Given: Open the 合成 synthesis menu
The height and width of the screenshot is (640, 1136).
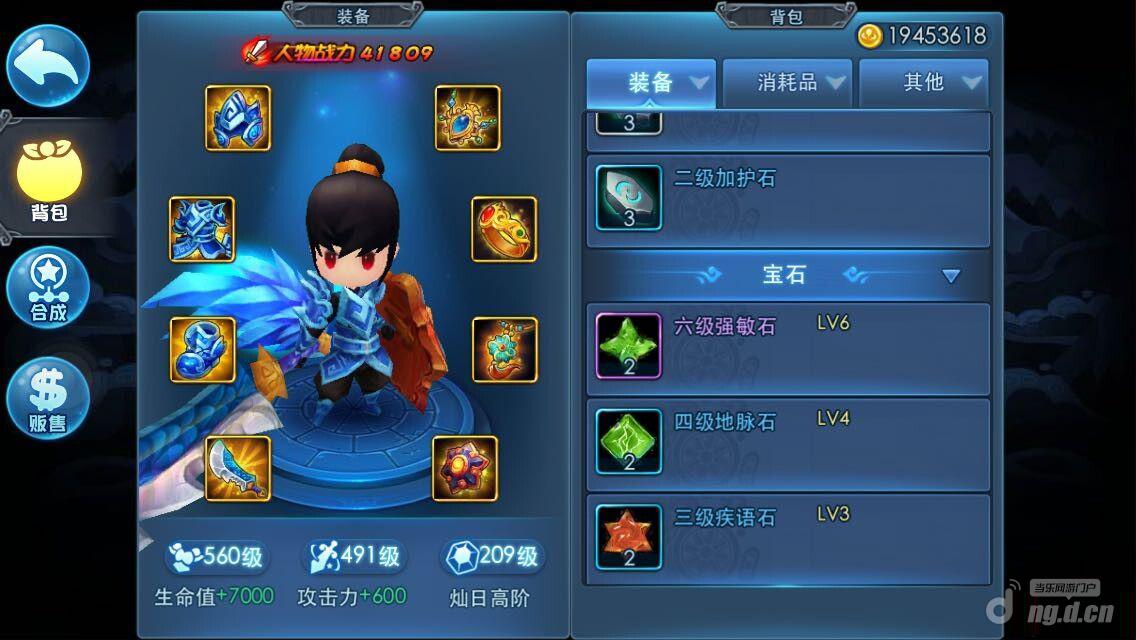Looking at the screenshot, I should tap(47, 288).
